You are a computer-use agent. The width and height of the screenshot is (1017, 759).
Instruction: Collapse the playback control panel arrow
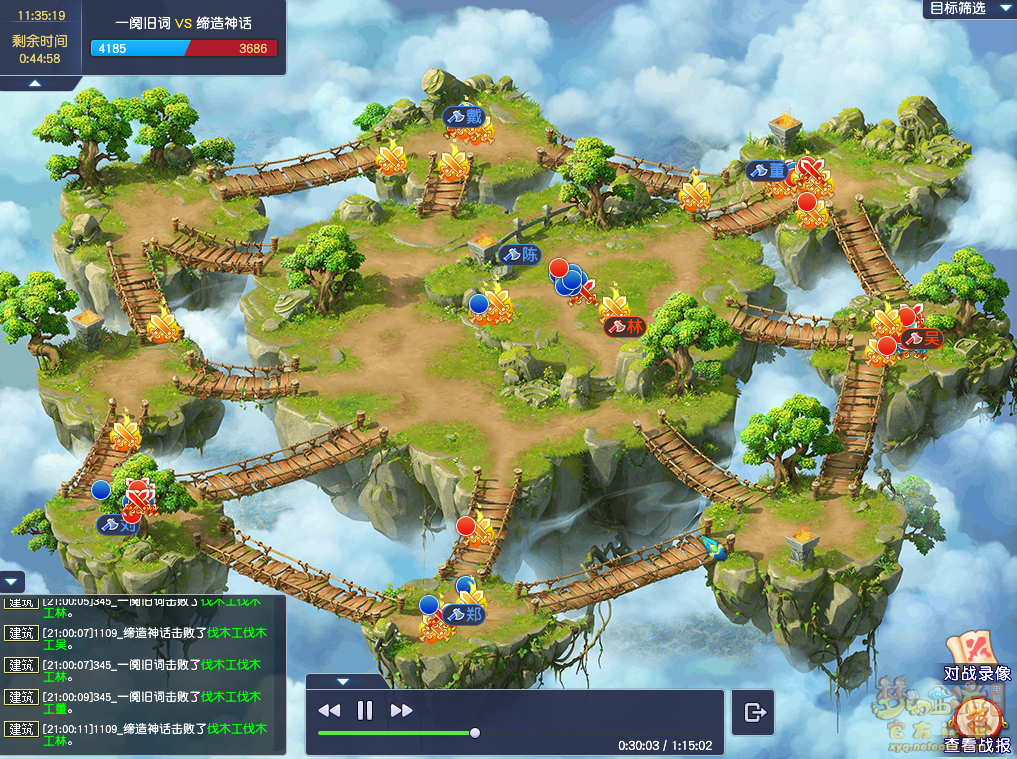tap(343, 682)
